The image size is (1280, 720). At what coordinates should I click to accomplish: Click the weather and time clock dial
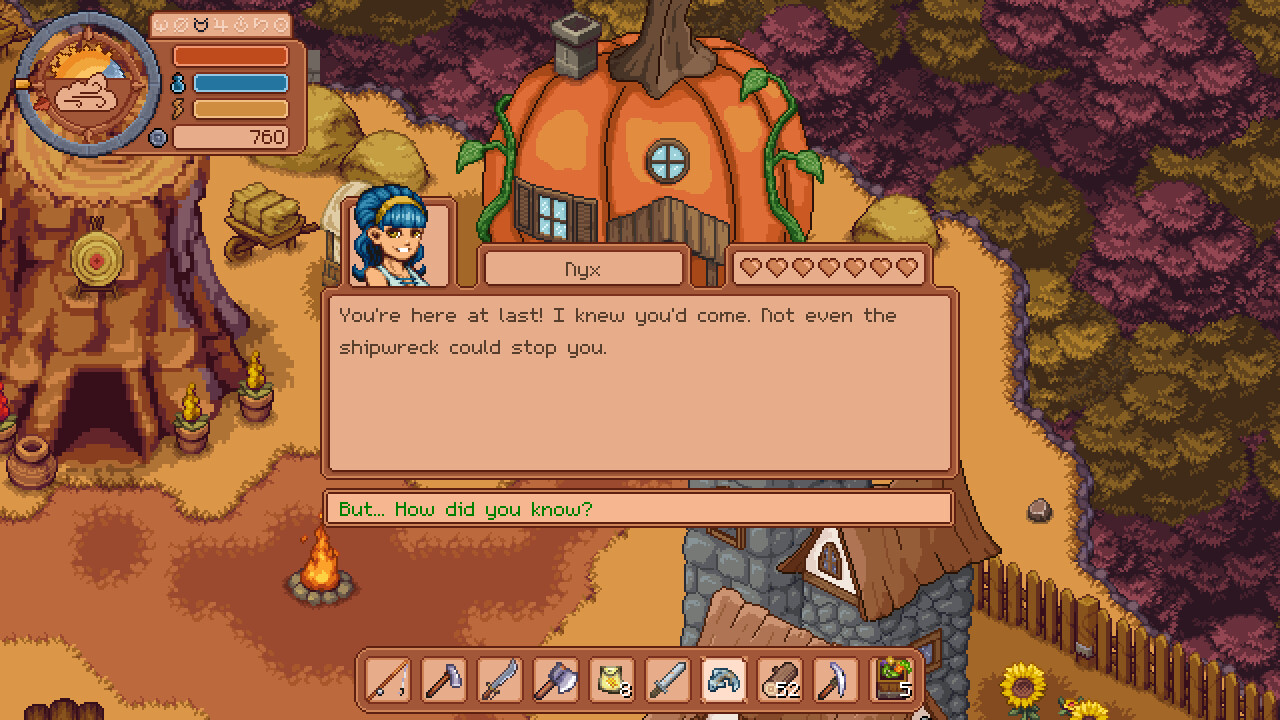pyautogui.click(x=88, y=85)
